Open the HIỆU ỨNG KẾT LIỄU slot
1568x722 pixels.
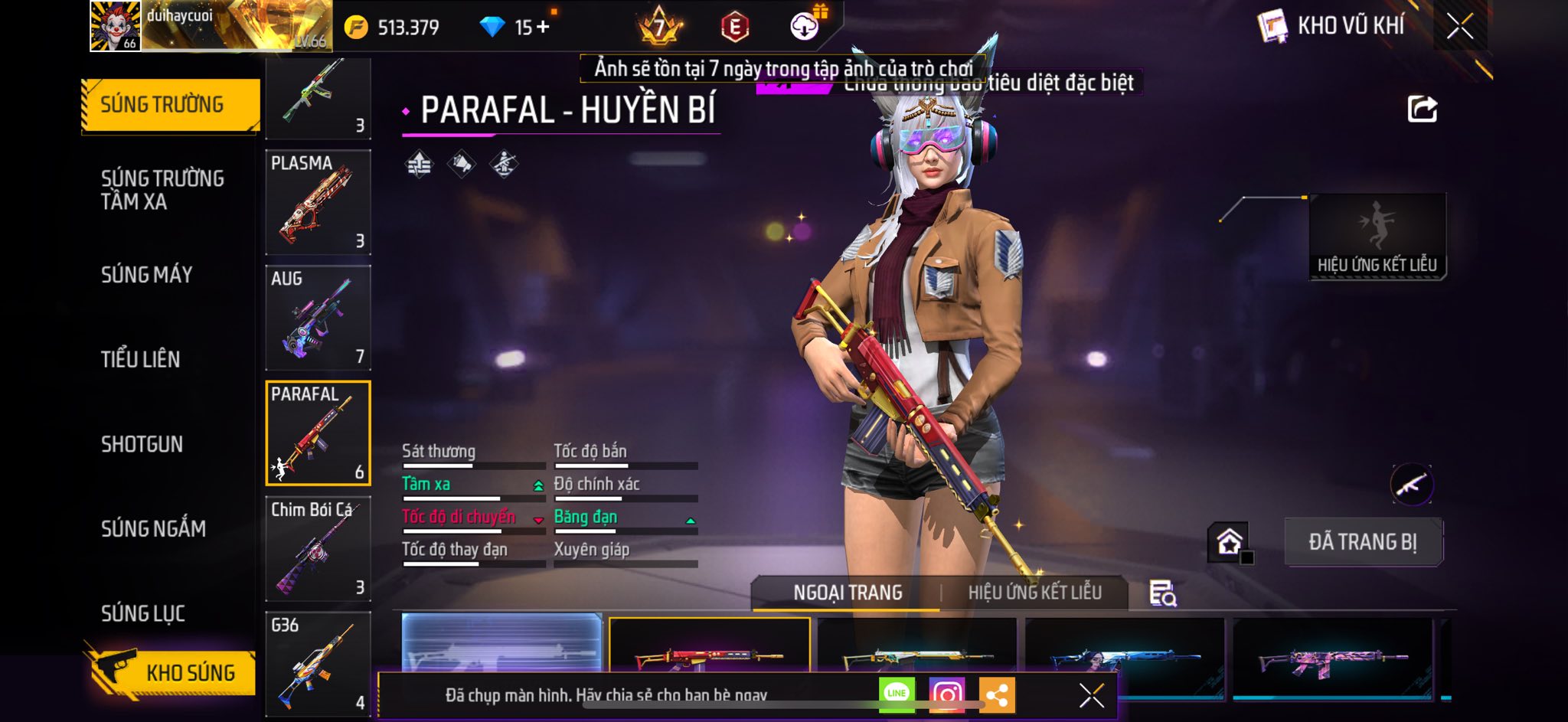tap(1377, 237)
